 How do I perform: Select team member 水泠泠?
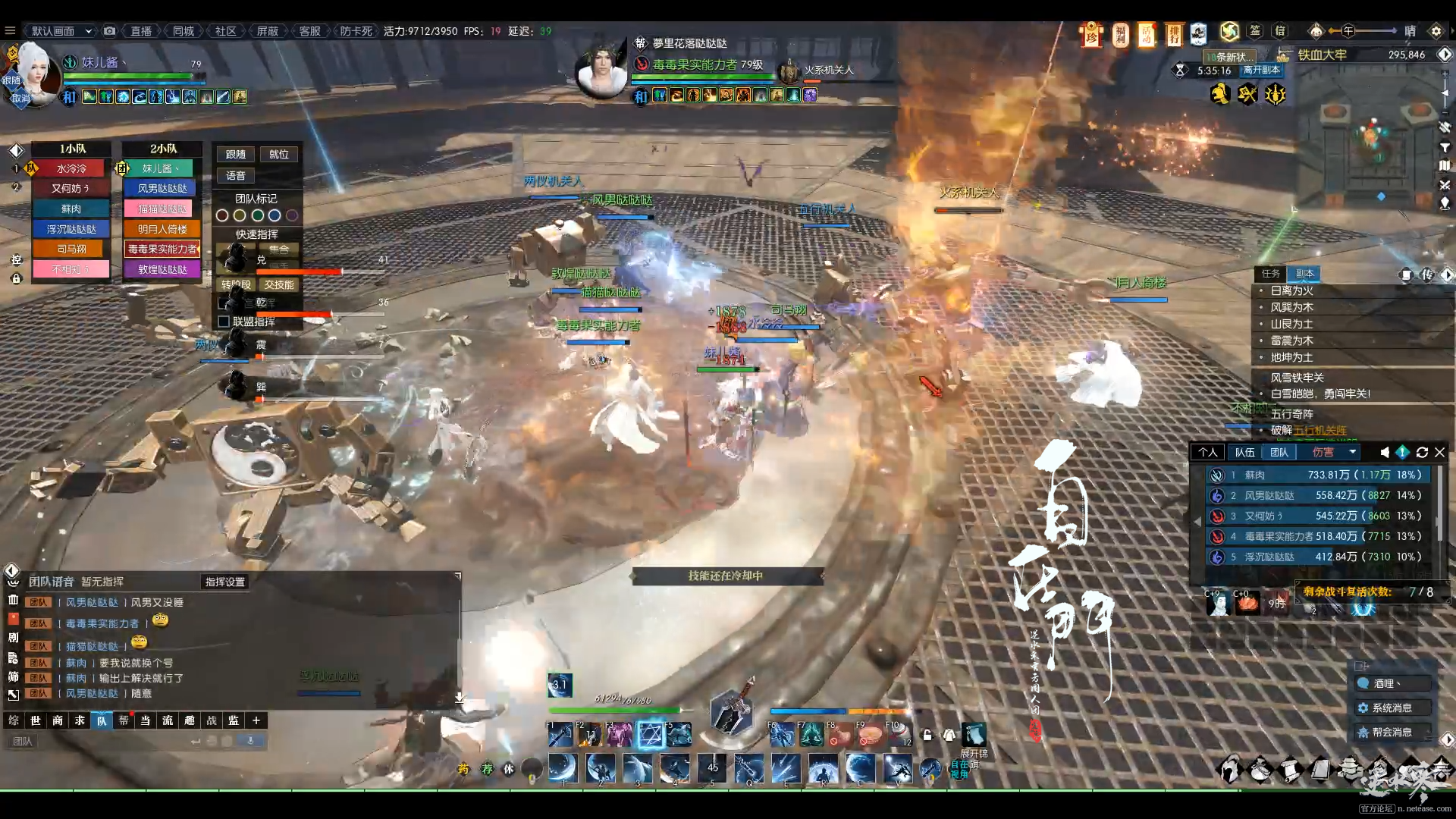71,168
